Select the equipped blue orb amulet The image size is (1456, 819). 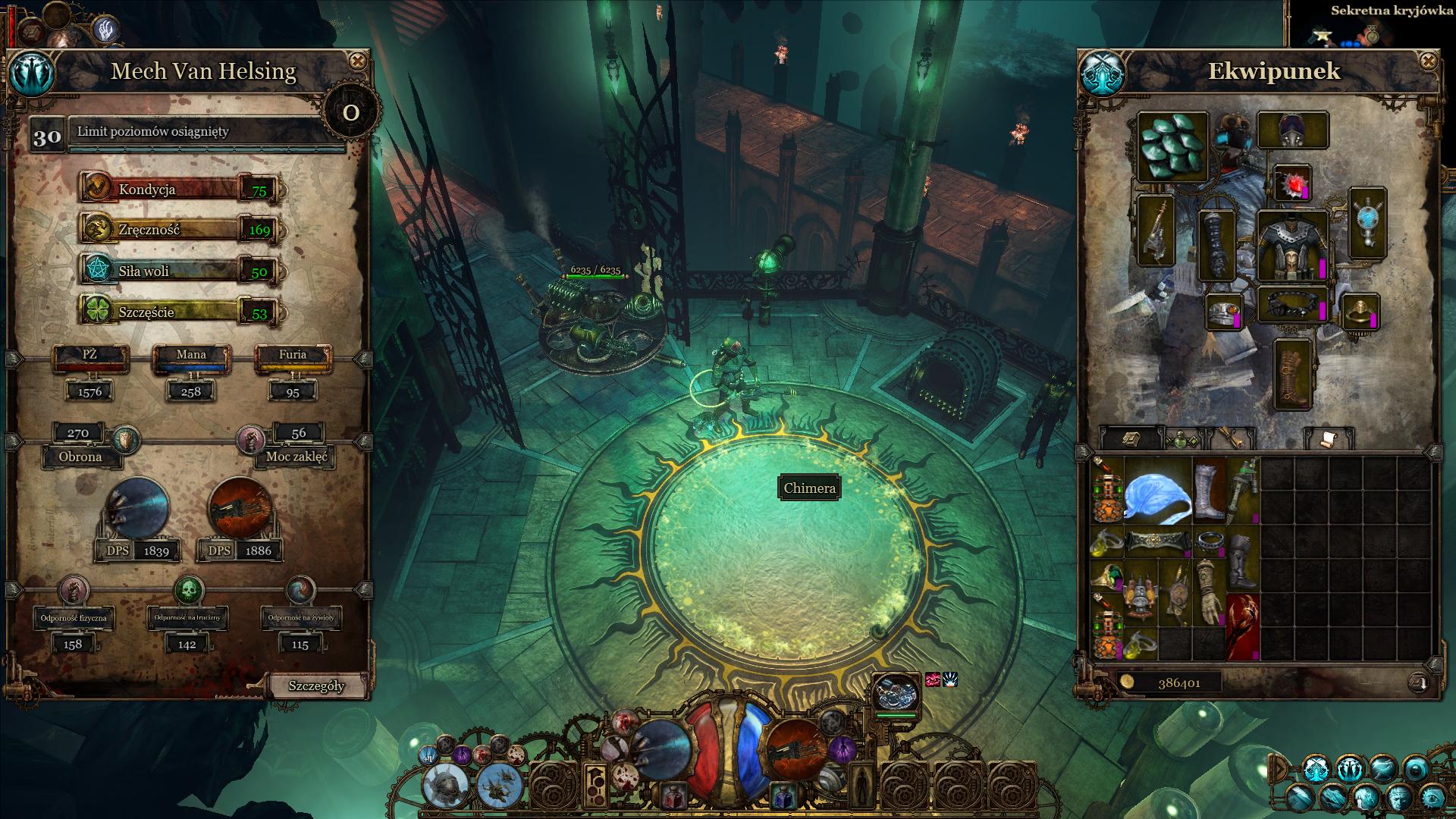point(1367,224)
